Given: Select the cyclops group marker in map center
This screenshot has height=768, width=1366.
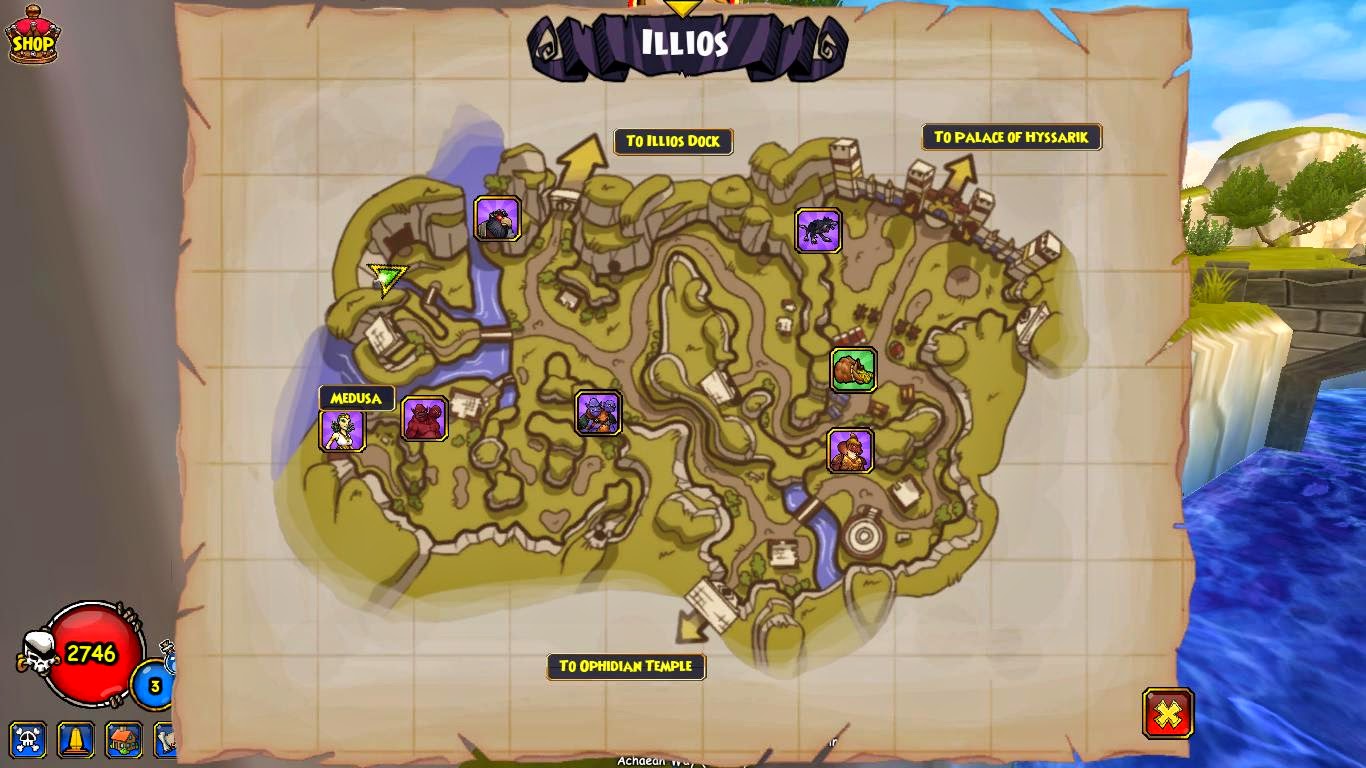Looking at the screenshot, I should pyautogui.click(x=598, y=414).
